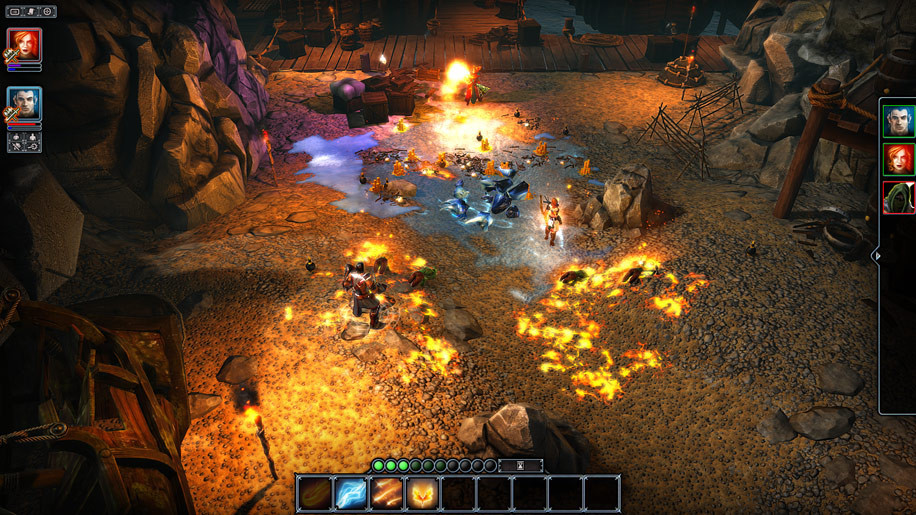The width and height of the screenshot is (916, 515).
Task: Activate the blue lightning skill
Action: tap(350, 493)
